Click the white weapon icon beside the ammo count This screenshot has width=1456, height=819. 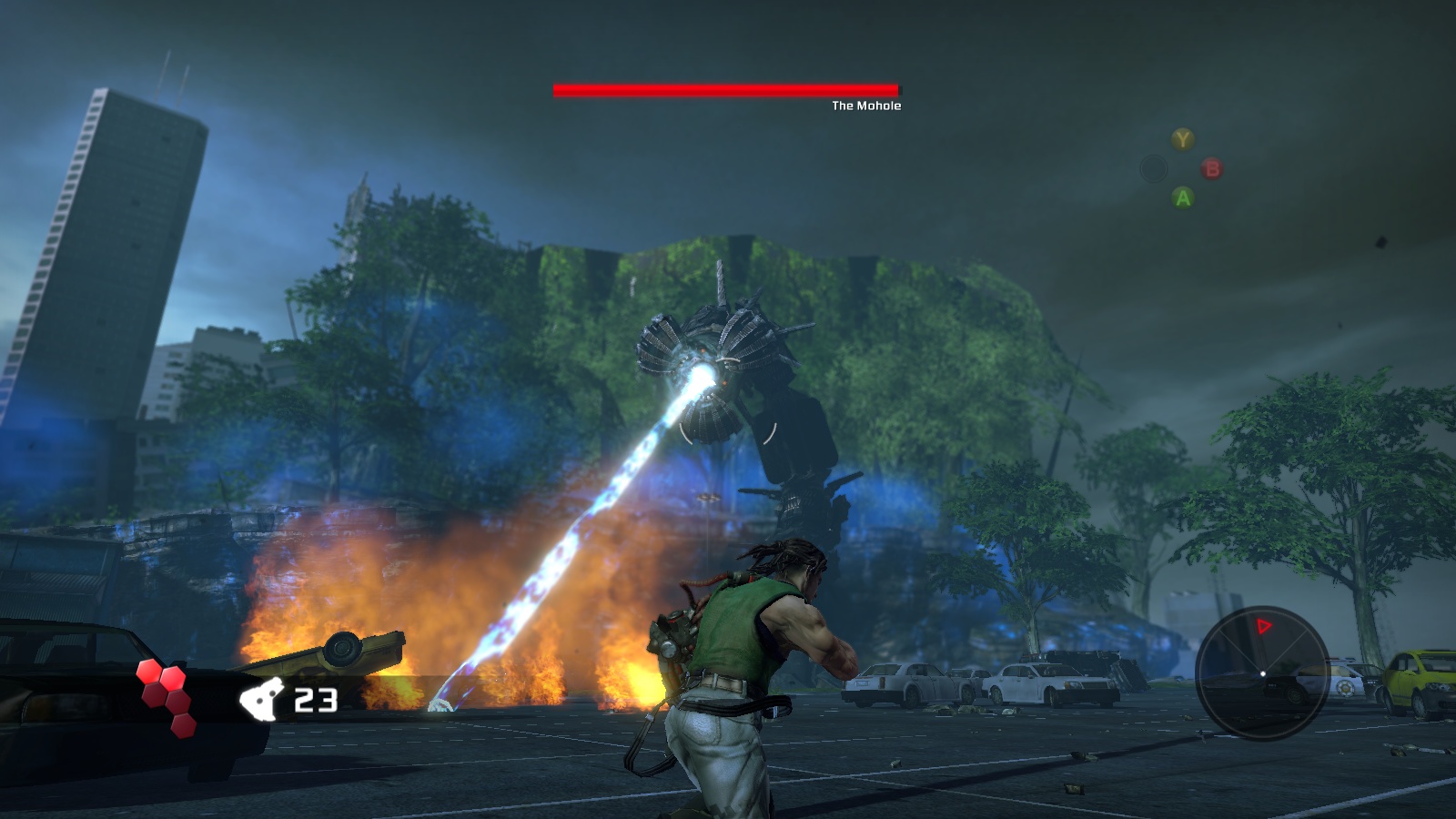pos(261,700)
